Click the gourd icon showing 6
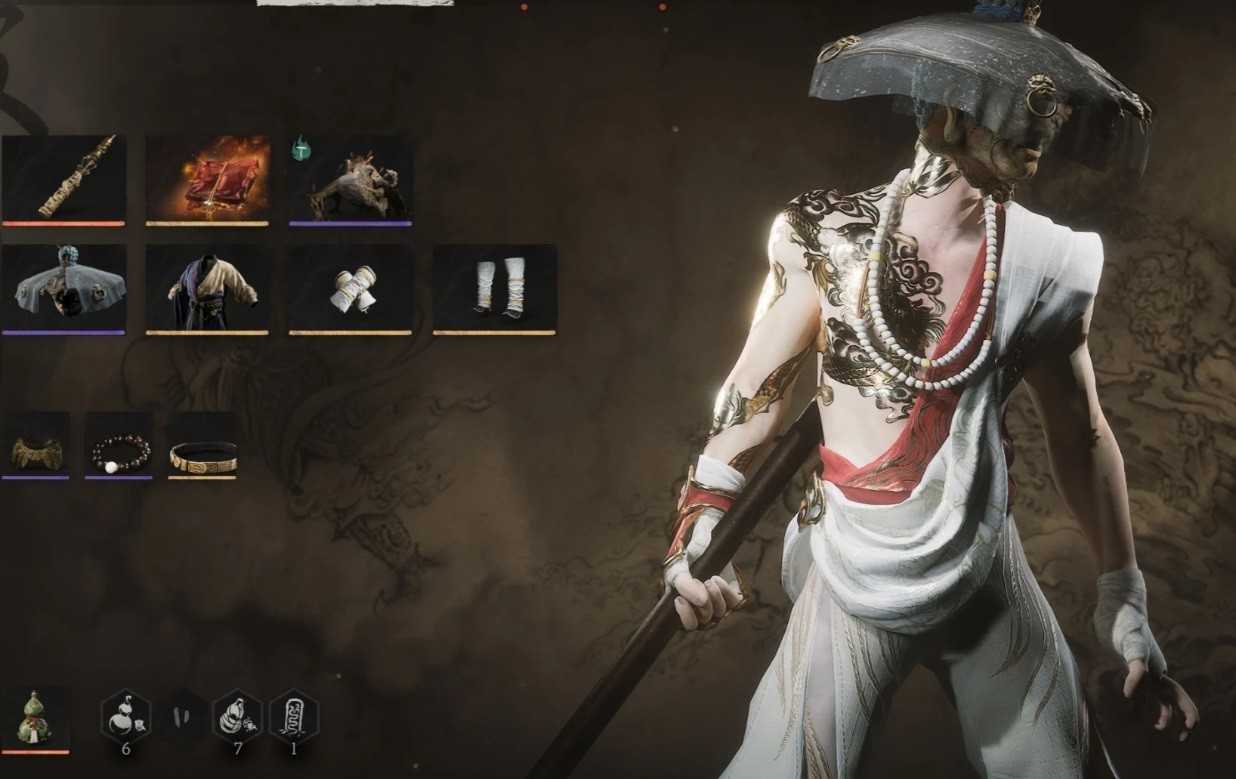Screen dimensions: 1236x779 (125, 715)
